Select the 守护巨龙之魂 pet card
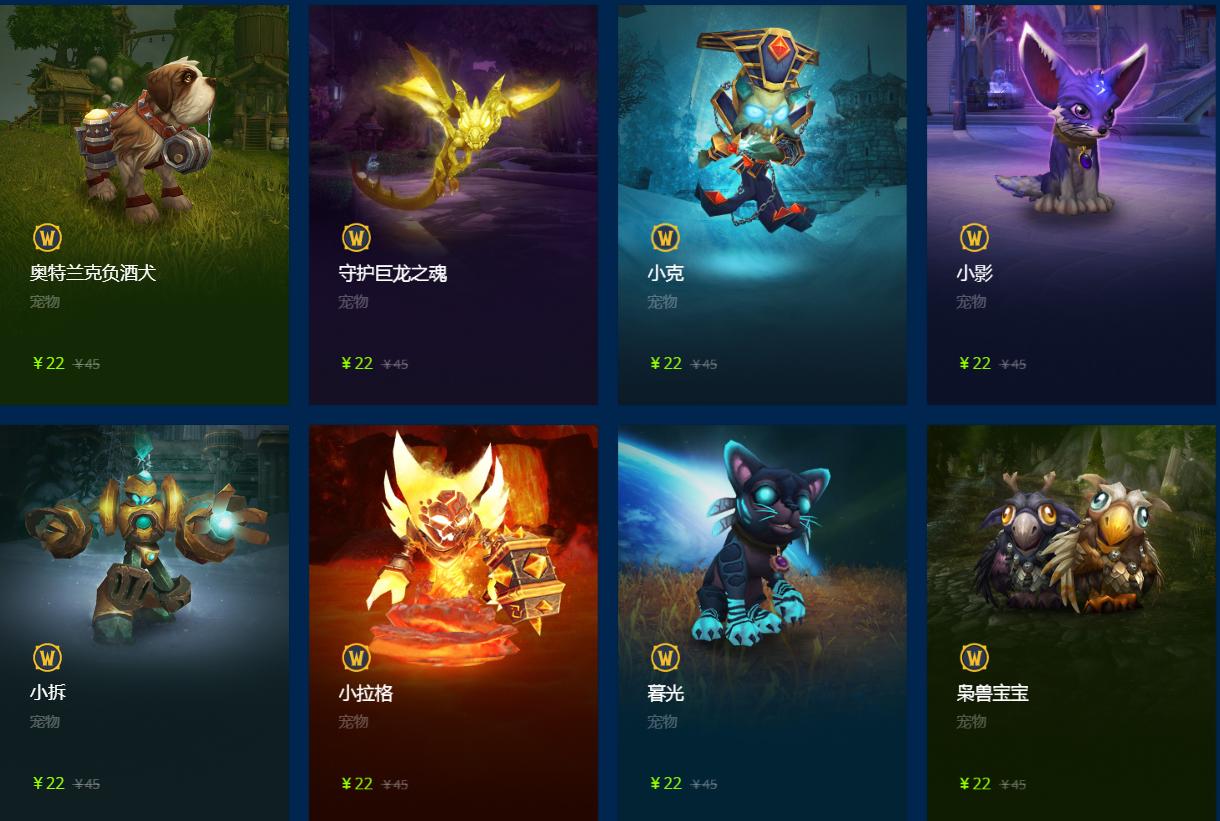 [x=453, y=204]
